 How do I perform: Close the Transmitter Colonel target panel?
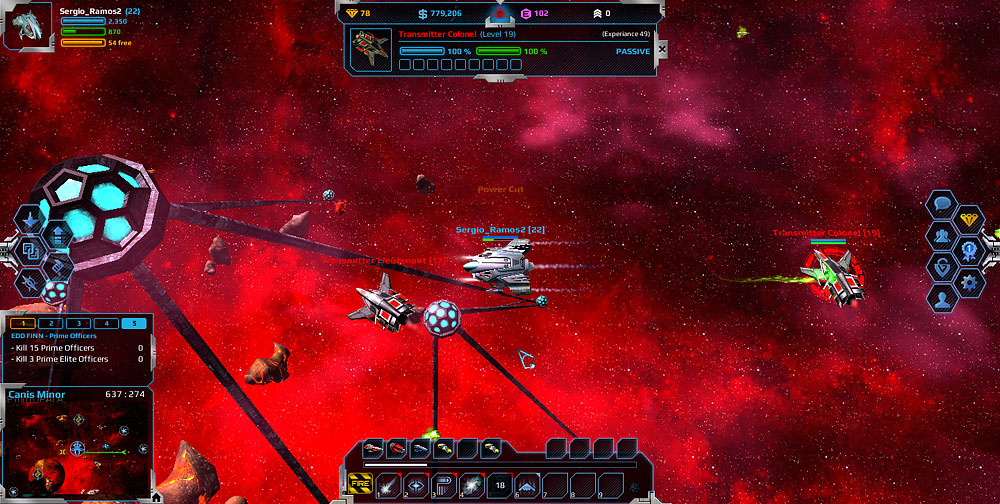pyautogui.click(x=661, y=48)
